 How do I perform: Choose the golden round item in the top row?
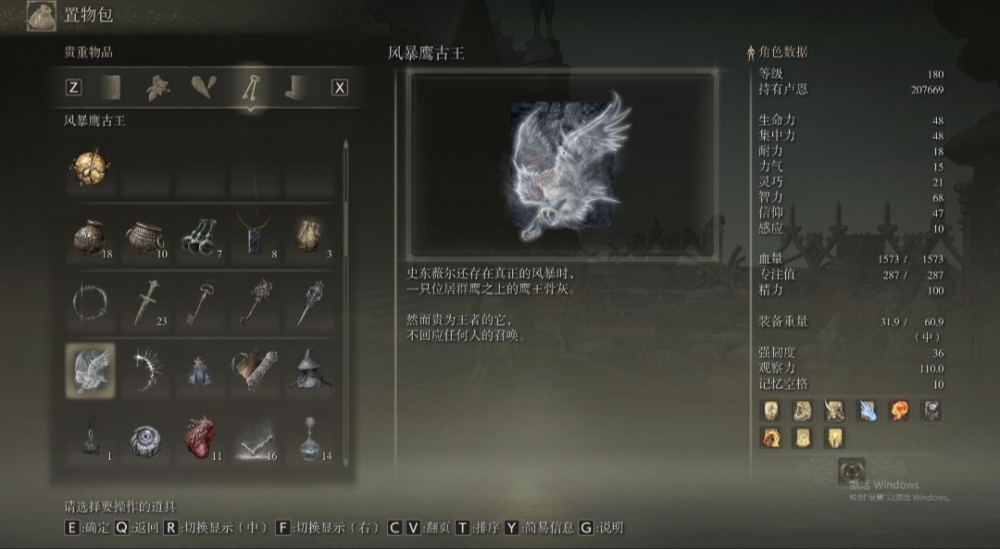(x=90, y=168)
